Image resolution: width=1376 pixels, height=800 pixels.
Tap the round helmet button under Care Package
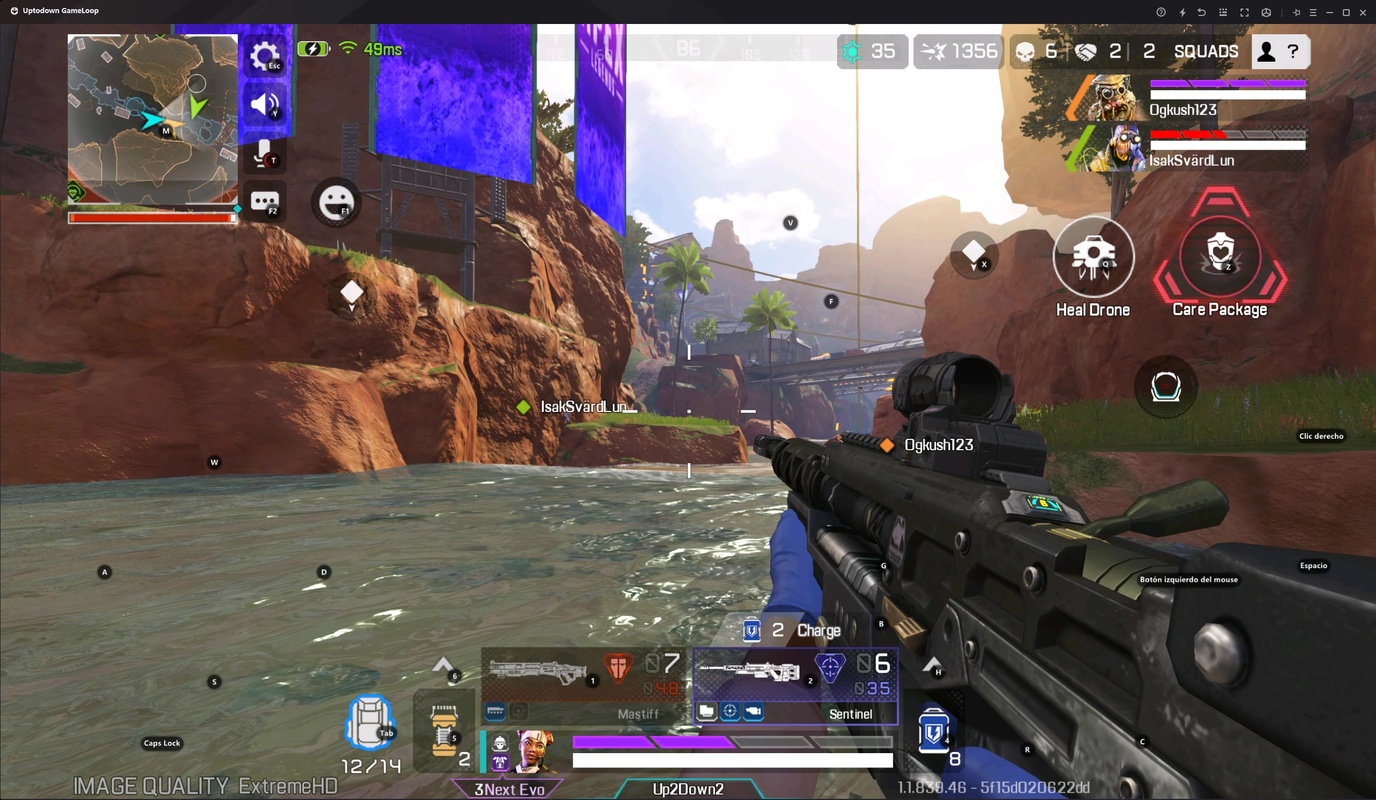coord(1166,386)
